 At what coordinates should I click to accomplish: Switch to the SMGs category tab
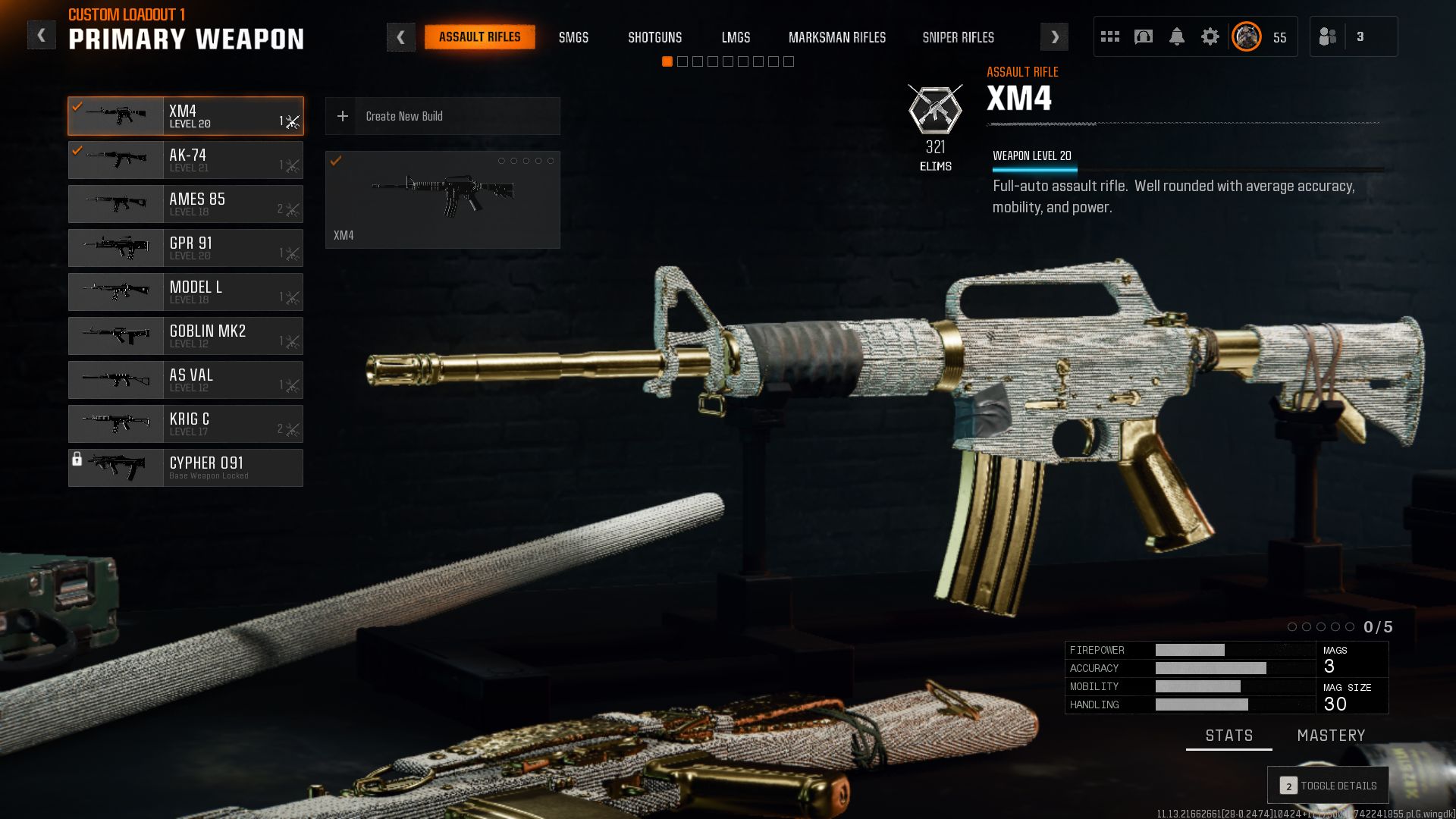(573, 37)
